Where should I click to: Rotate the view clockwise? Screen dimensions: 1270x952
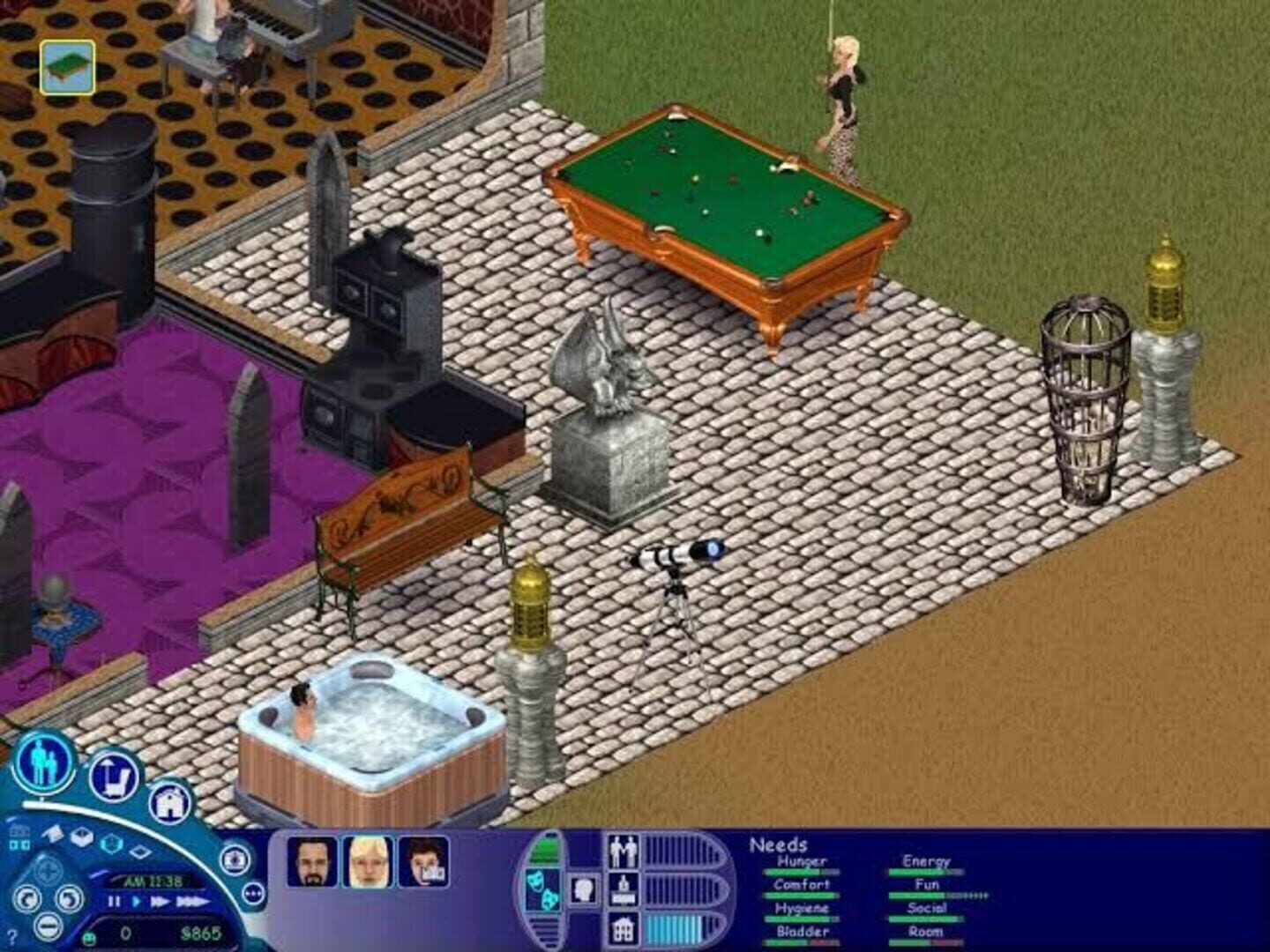67,898
